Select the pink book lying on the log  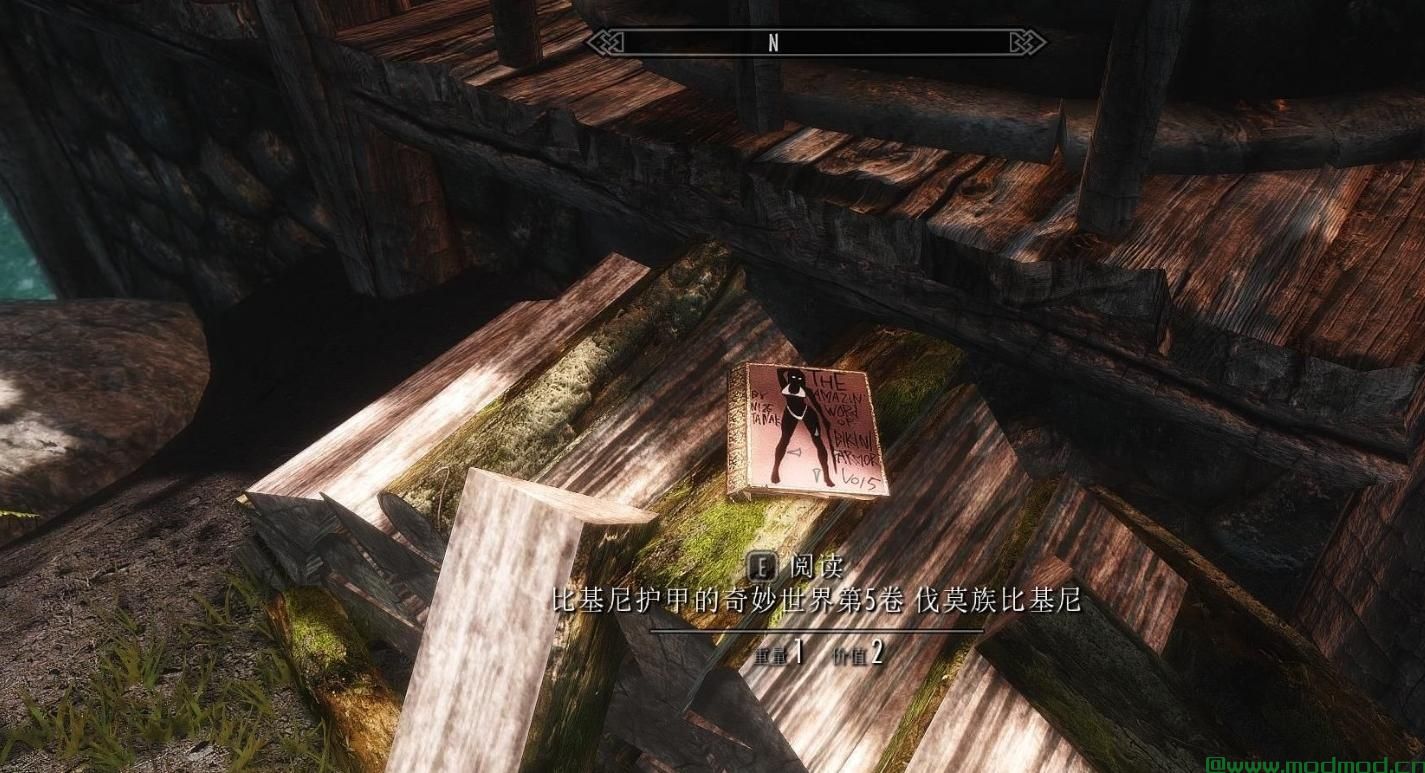click(x=805, y=430)
